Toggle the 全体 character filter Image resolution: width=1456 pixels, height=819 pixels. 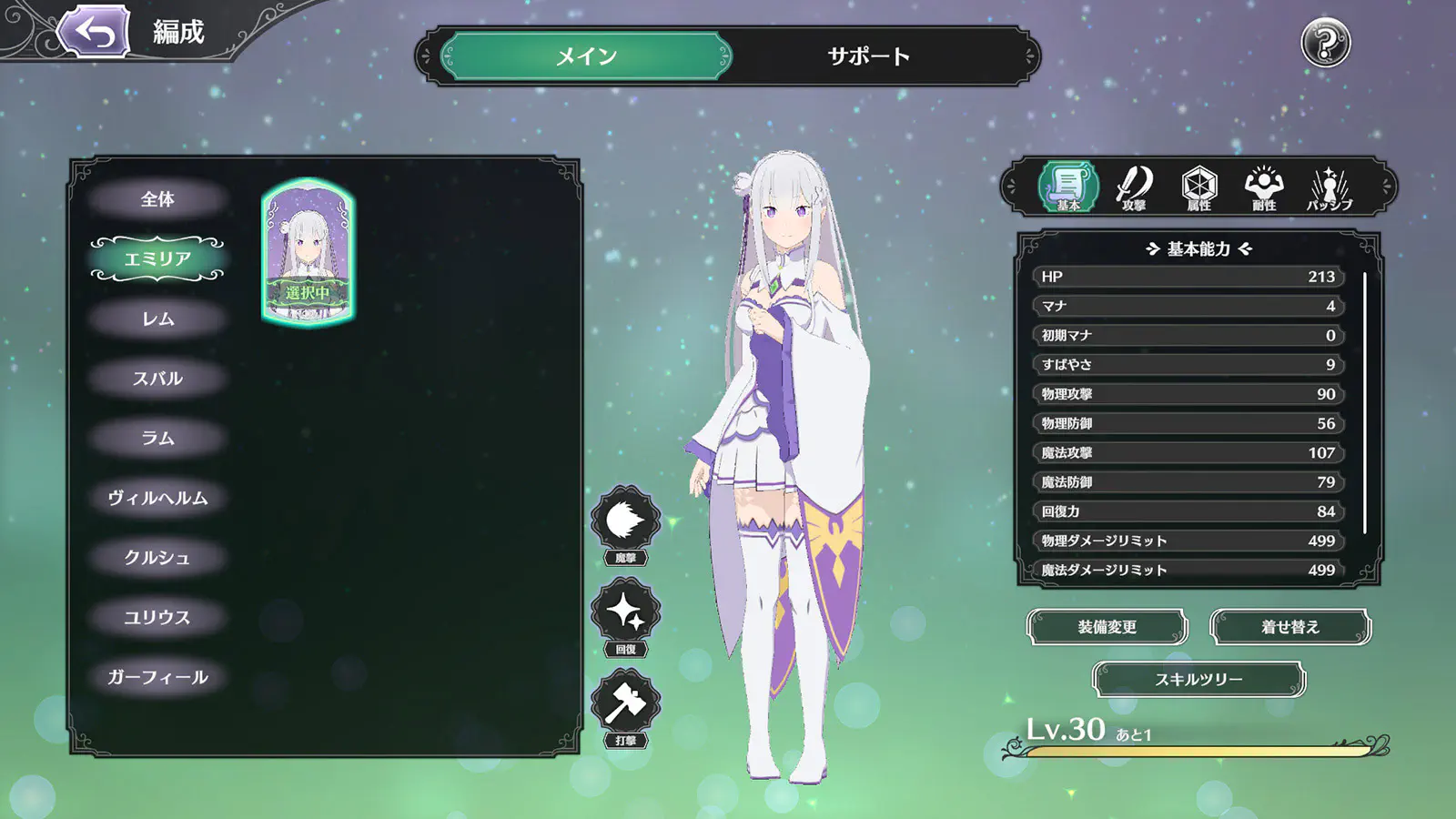click(x=159, y=197)
